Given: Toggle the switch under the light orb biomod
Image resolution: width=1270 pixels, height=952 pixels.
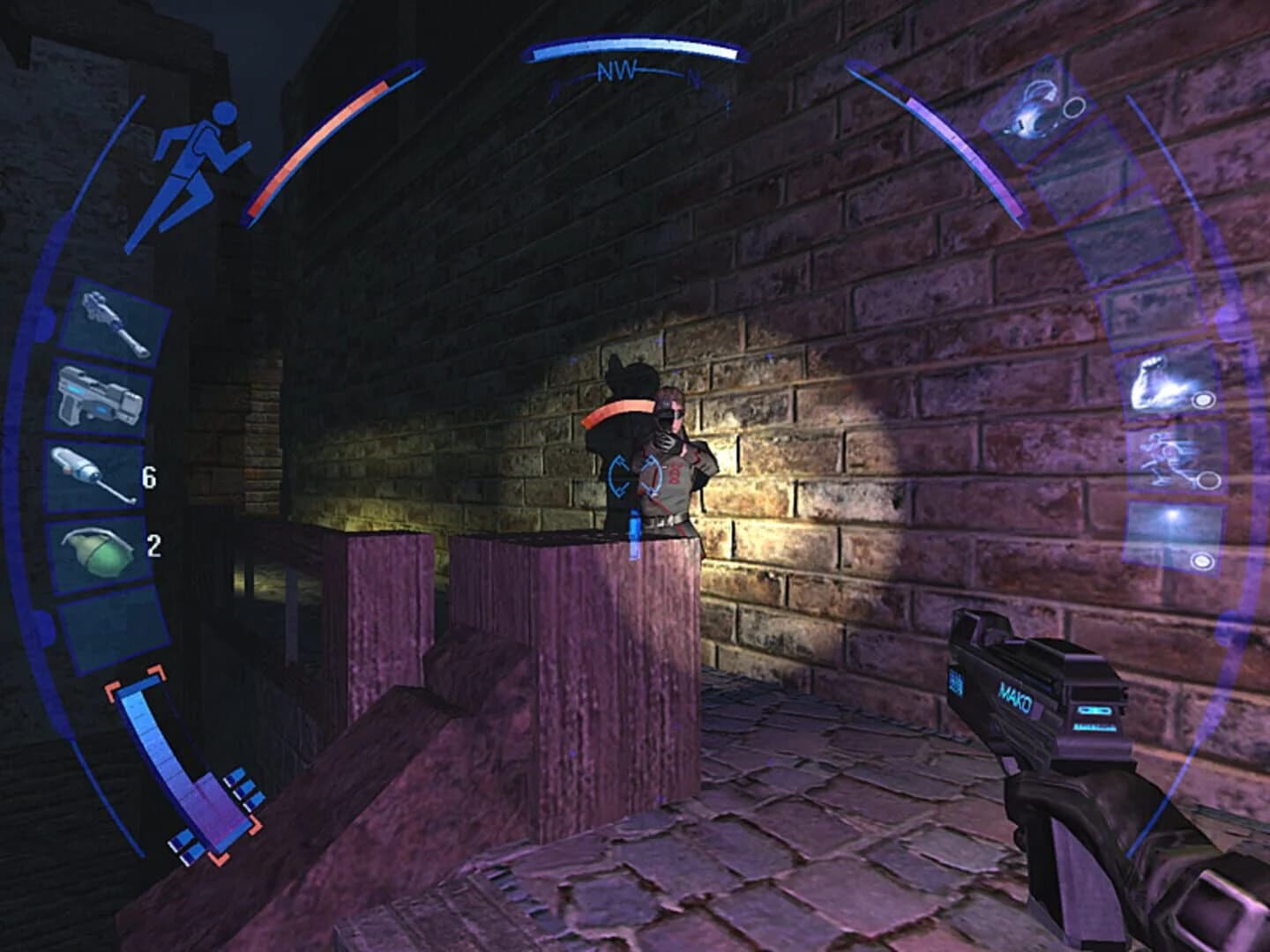Looking at the screenshot, I should tap(1203, 562).
